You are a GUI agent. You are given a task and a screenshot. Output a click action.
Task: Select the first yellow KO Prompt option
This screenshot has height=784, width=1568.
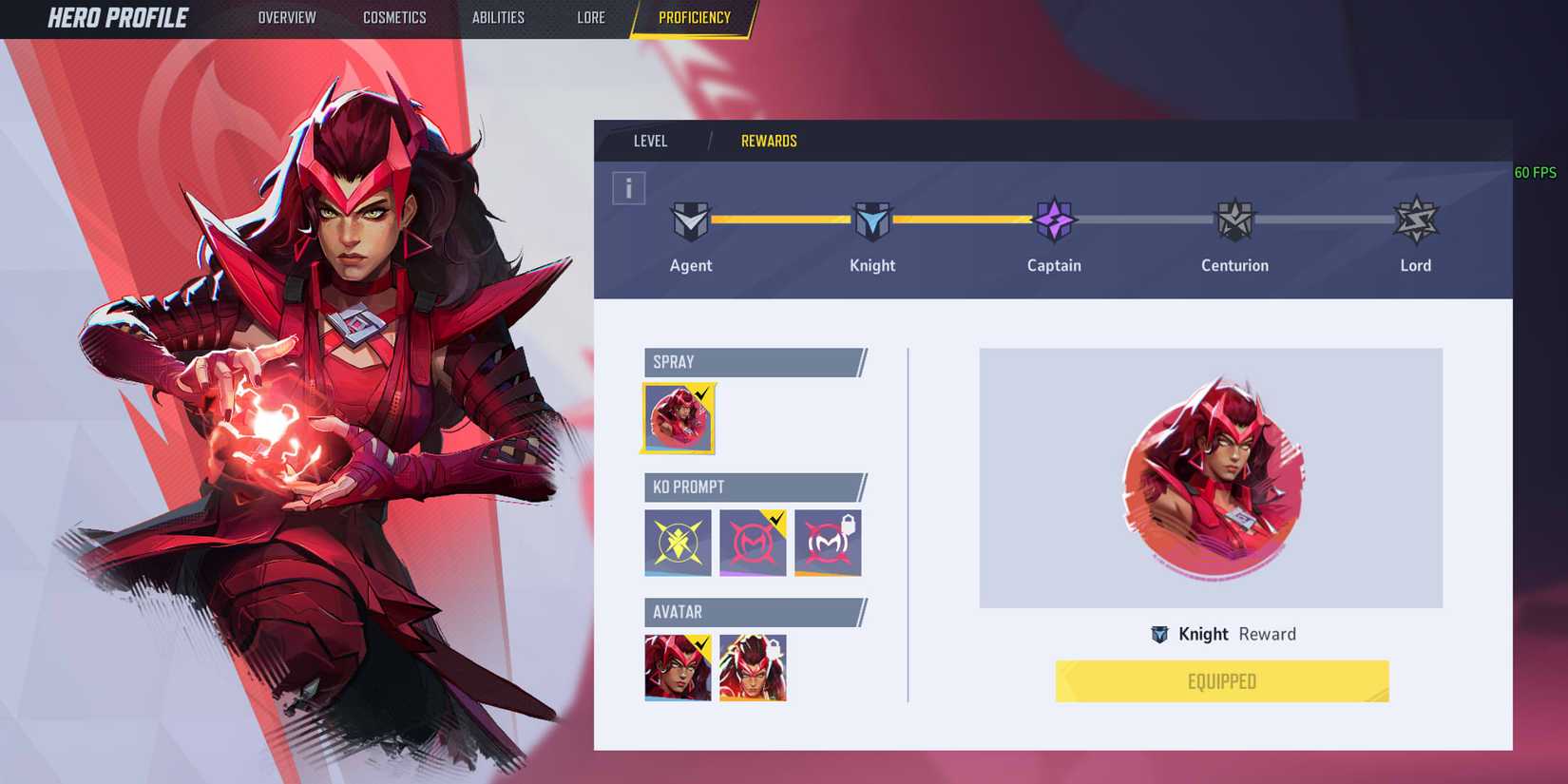(x=677, y=543)
